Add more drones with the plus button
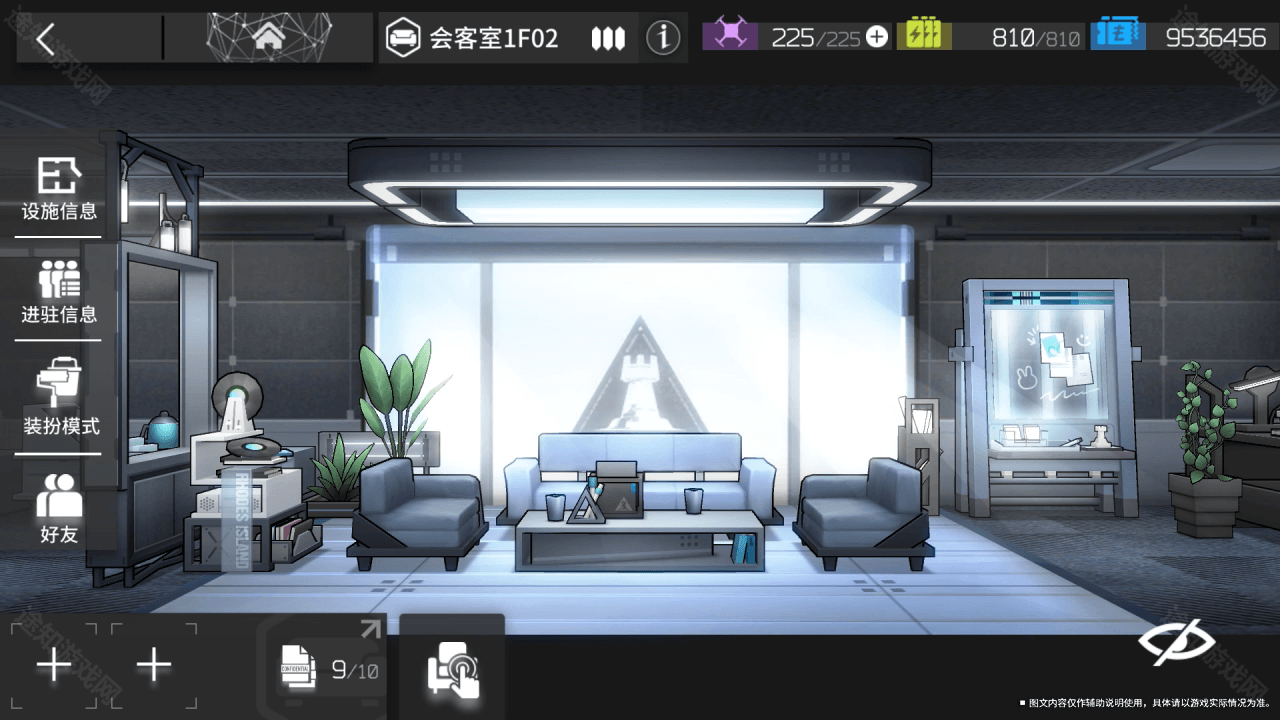This screenshot has width=1280, height=720. (877, 37)
